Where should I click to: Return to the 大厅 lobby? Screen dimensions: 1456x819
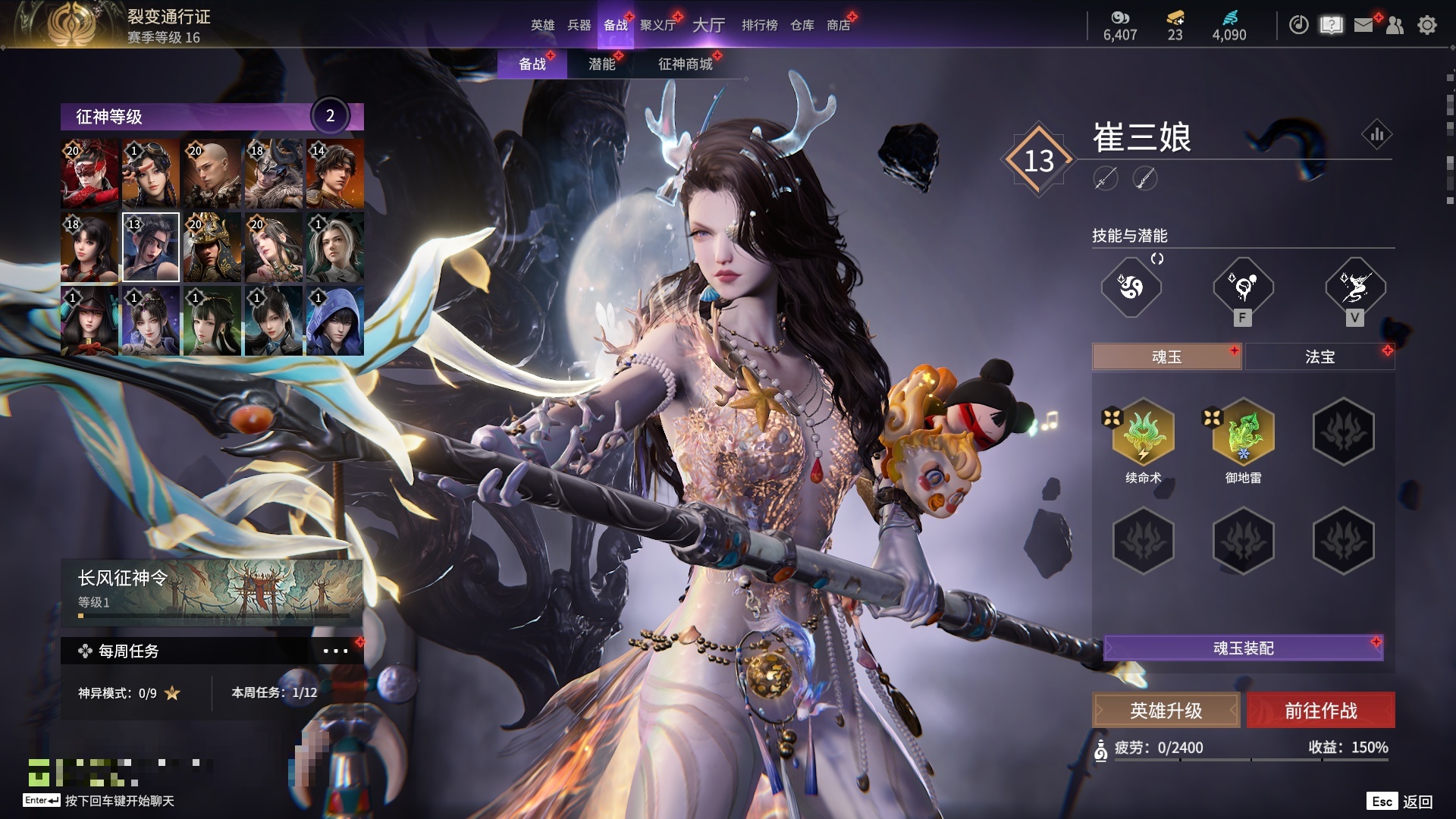(x=708, y=25)
